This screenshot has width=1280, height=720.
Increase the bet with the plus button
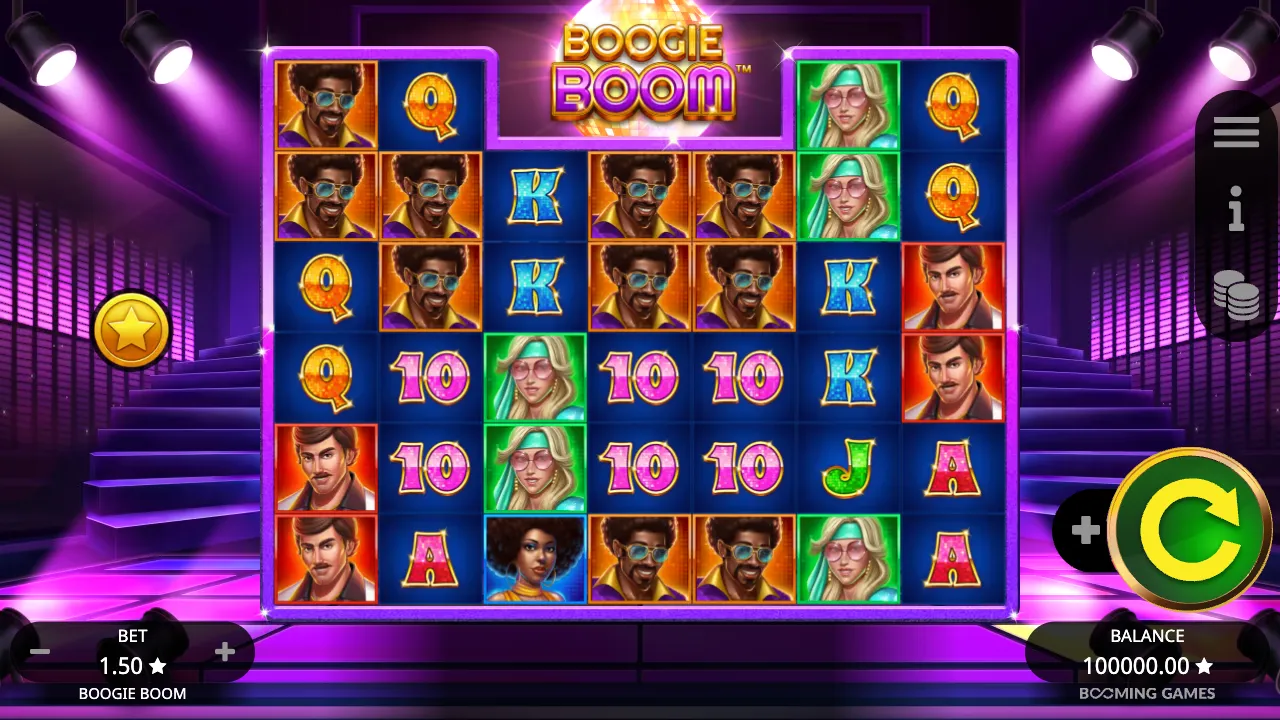[224, 651]
